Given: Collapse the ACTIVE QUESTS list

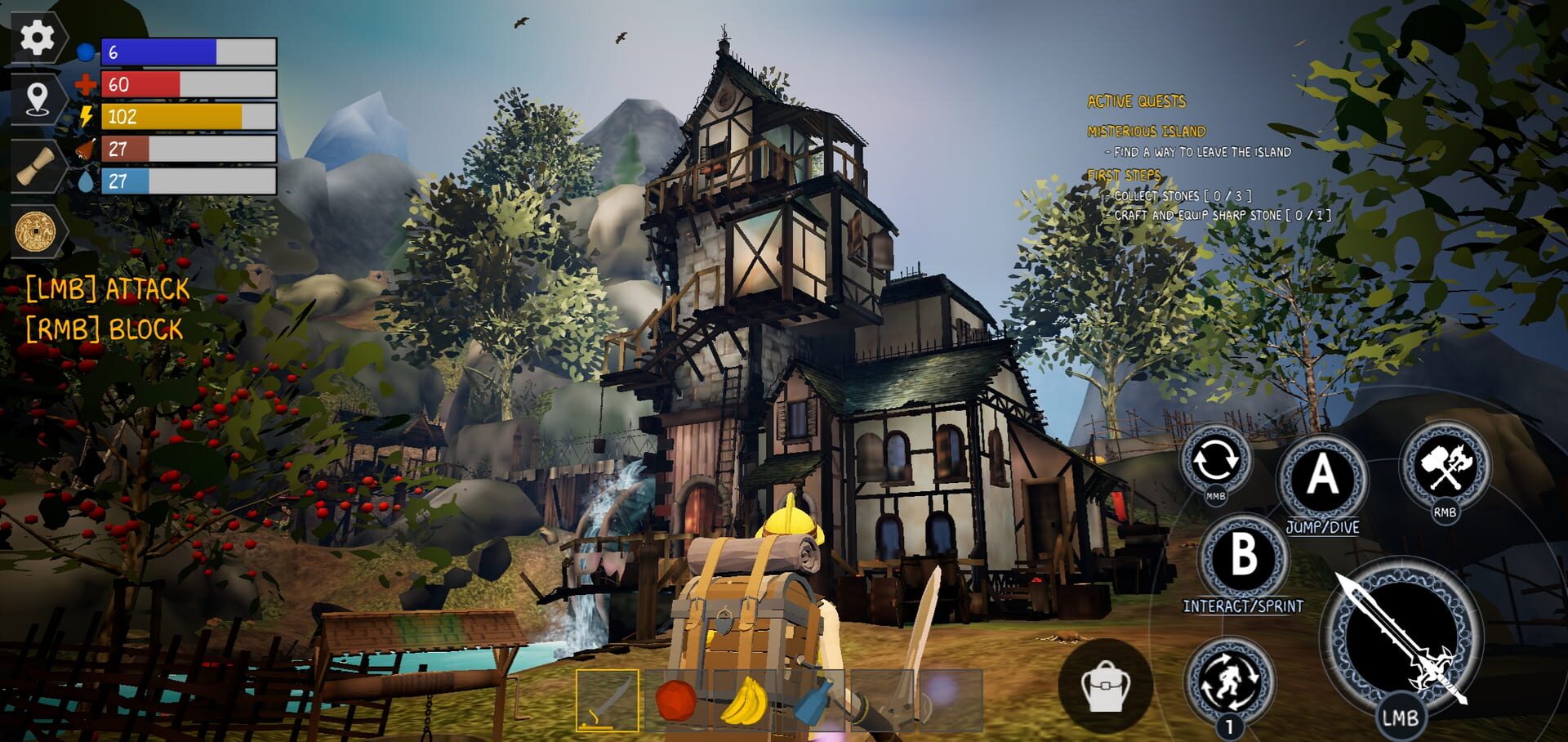Looking at the screenshot, I should (x=1135, y=101).
